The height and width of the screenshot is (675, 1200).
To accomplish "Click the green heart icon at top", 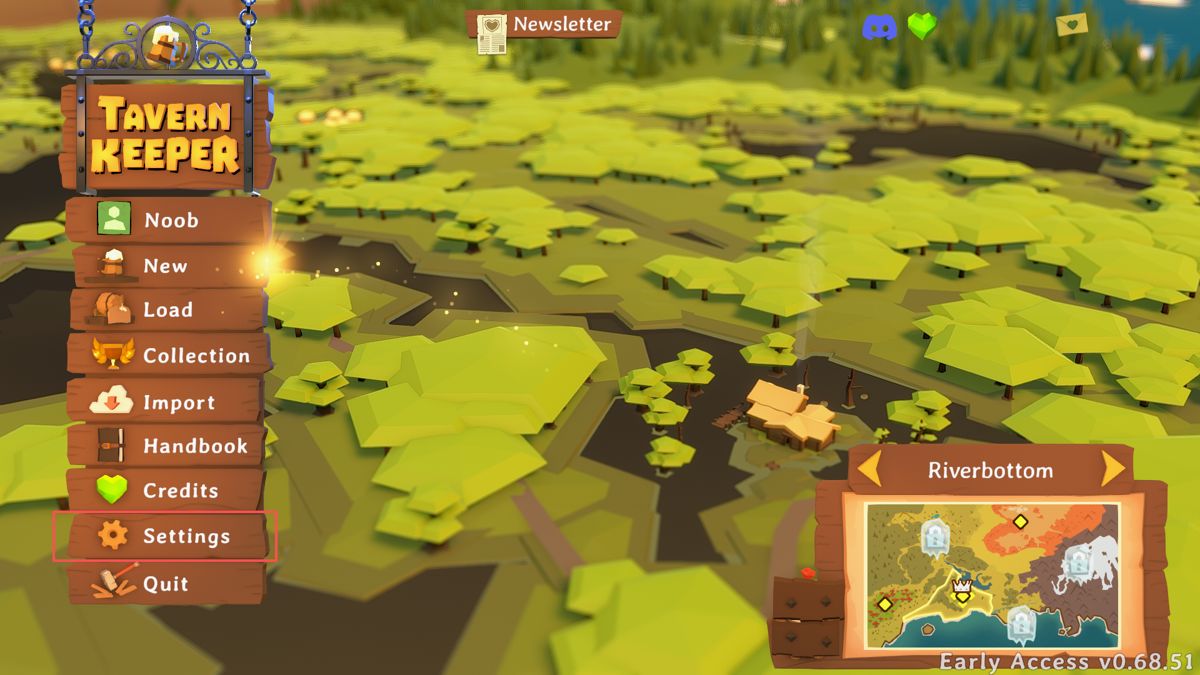I will pos(922,27).
